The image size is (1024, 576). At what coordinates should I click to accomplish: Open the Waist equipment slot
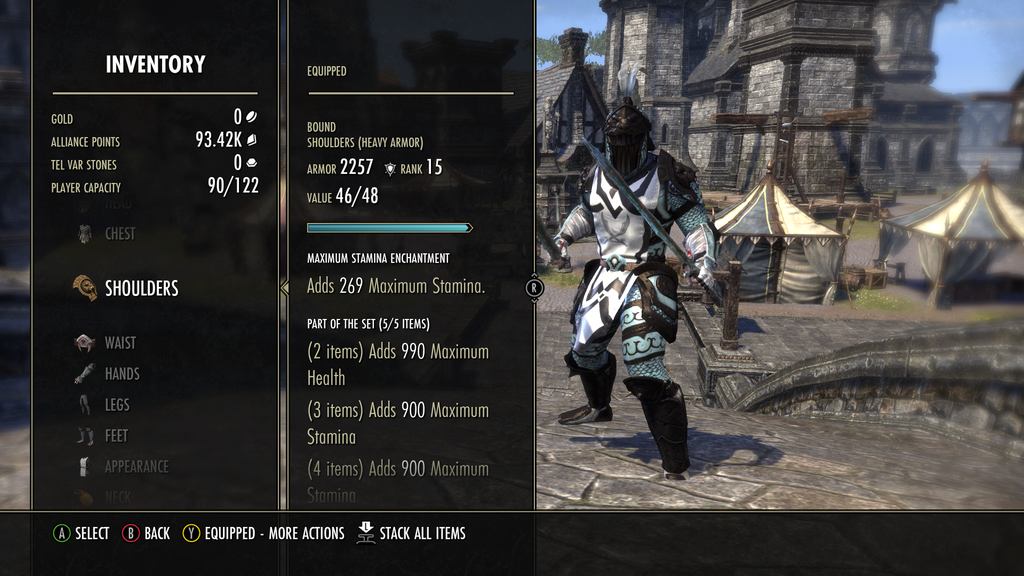coord(119,343)
